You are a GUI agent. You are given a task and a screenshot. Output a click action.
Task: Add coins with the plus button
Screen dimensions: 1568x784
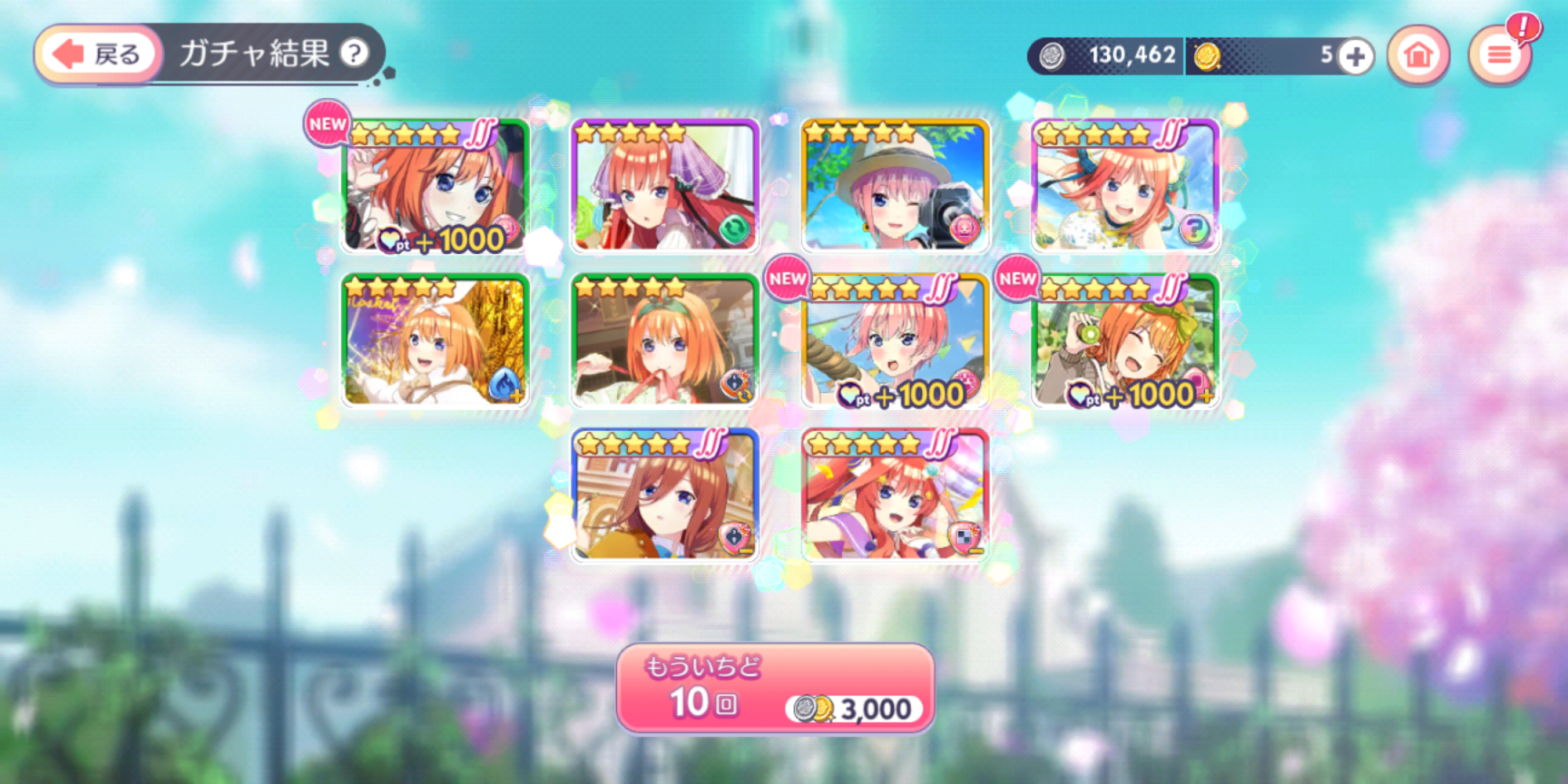pyautogui.click(x=1355, y=56)
